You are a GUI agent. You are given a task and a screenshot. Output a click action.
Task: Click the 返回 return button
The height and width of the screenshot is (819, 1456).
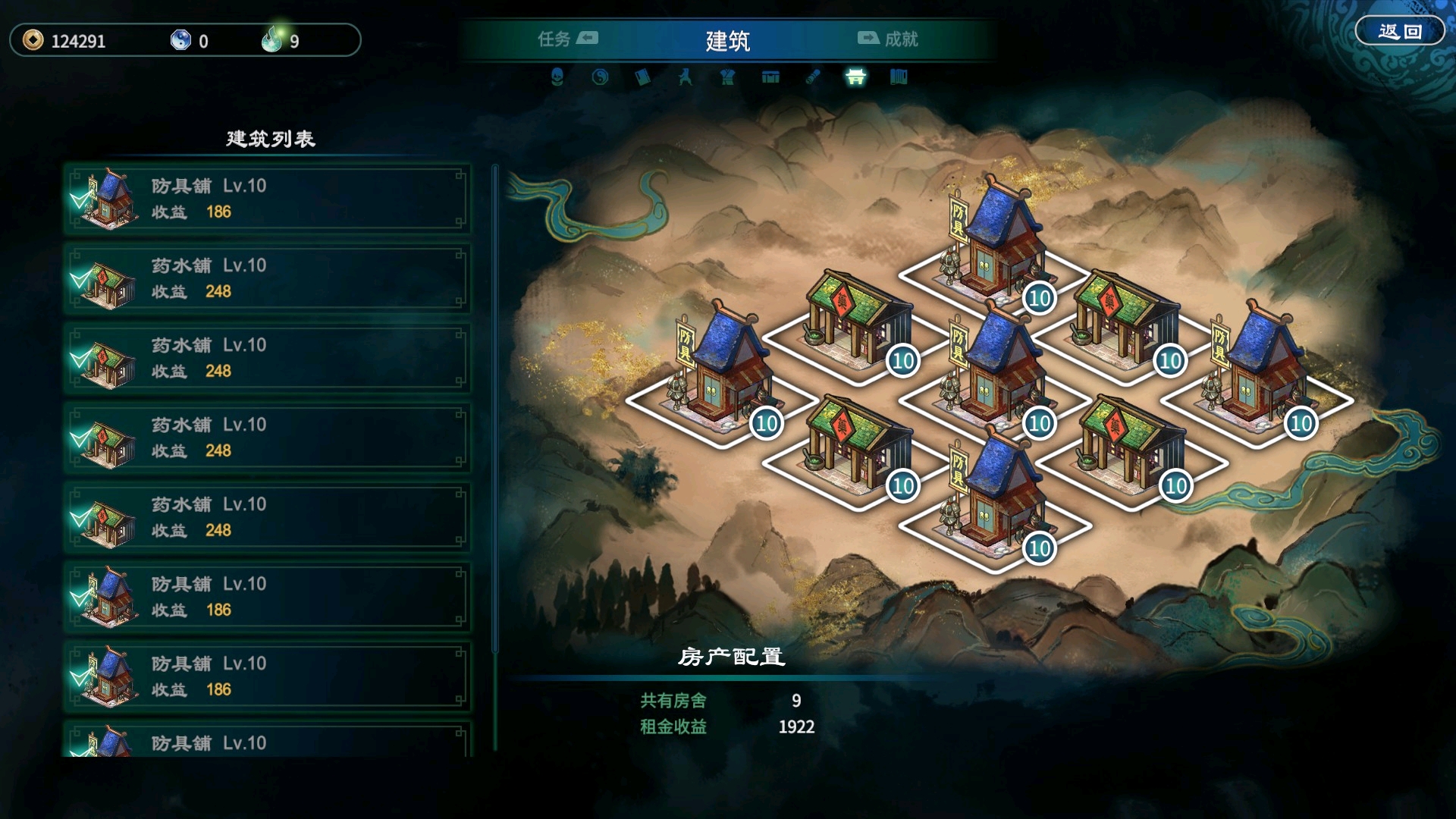pyautogui.click(x=1399, y=32)
